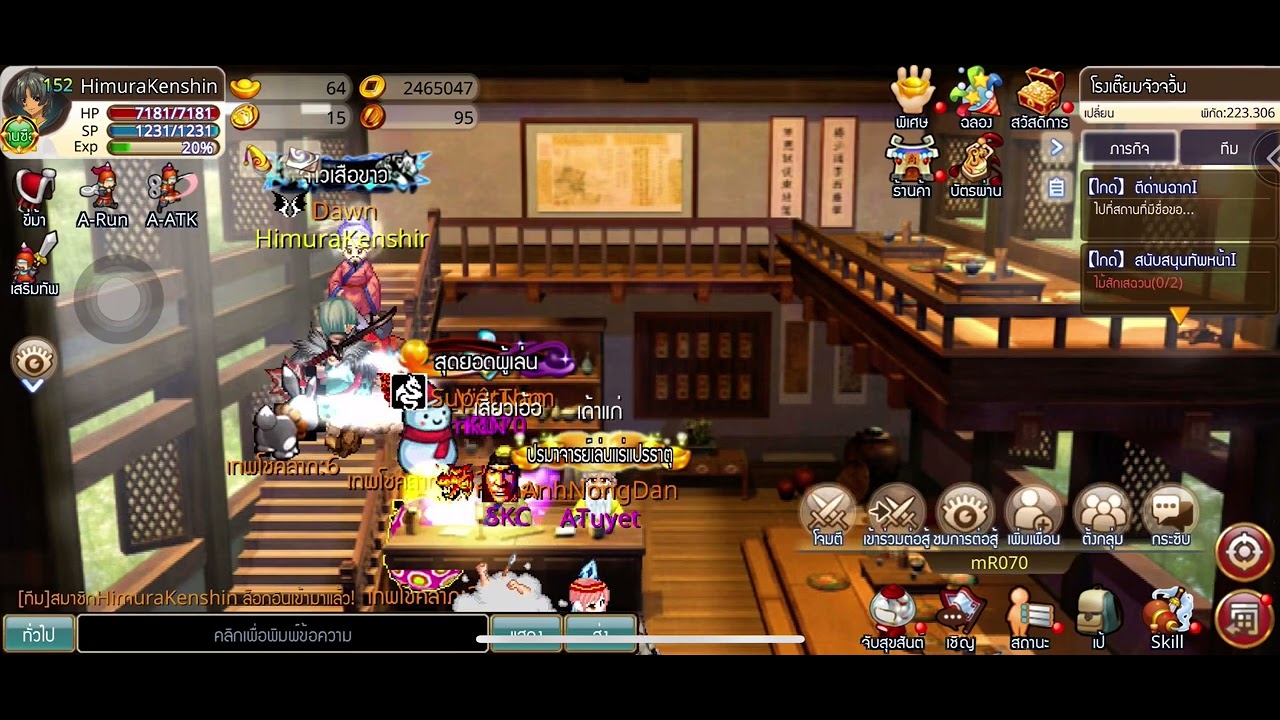Open กระซิบ whisper chat

point(1170,513)
